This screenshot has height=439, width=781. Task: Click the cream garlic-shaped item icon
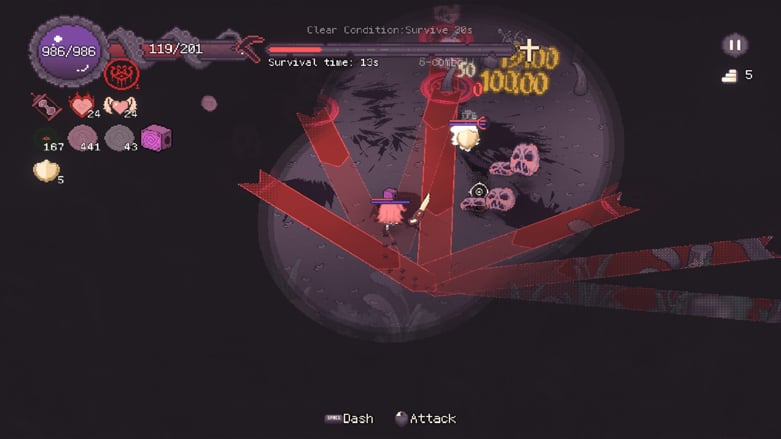45,171
